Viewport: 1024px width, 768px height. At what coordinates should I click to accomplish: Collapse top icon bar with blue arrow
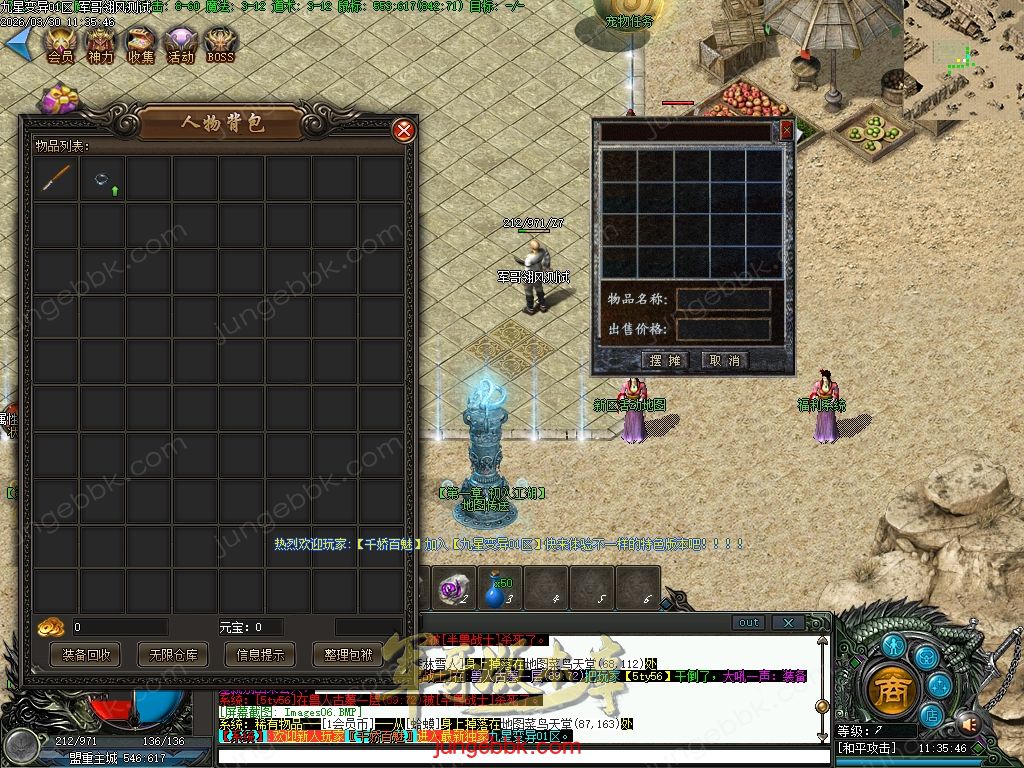(19, 41)
